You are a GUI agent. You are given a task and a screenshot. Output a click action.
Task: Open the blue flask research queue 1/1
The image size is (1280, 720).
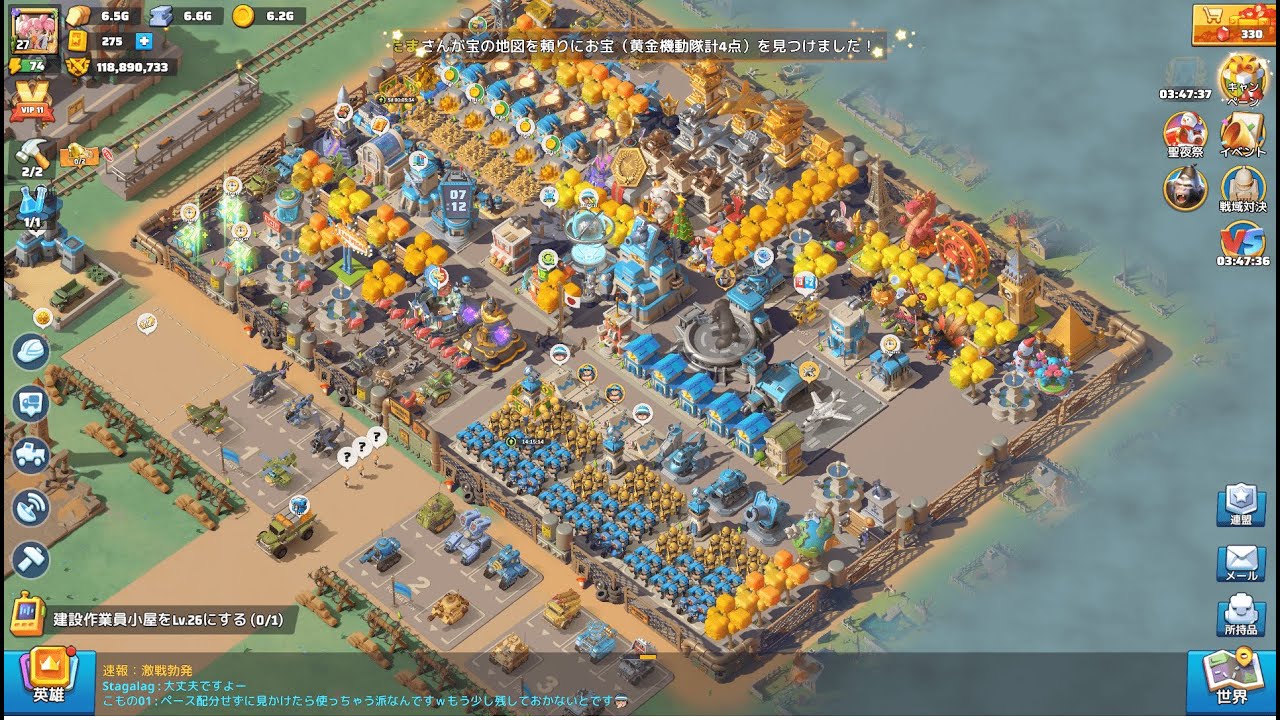[33, 207]
